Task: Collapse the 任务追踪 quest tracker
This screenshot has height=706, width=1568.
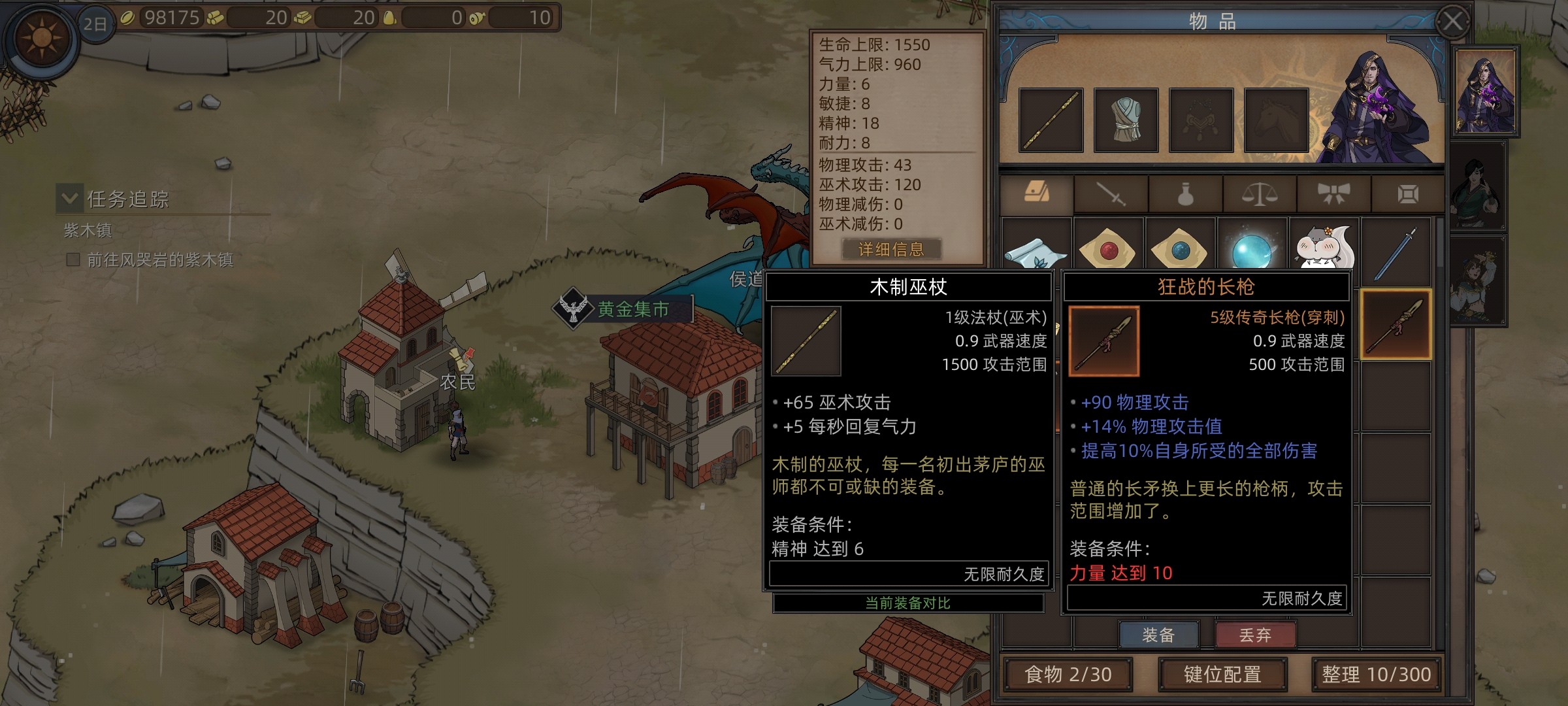Action: click(x=70, y=198)
